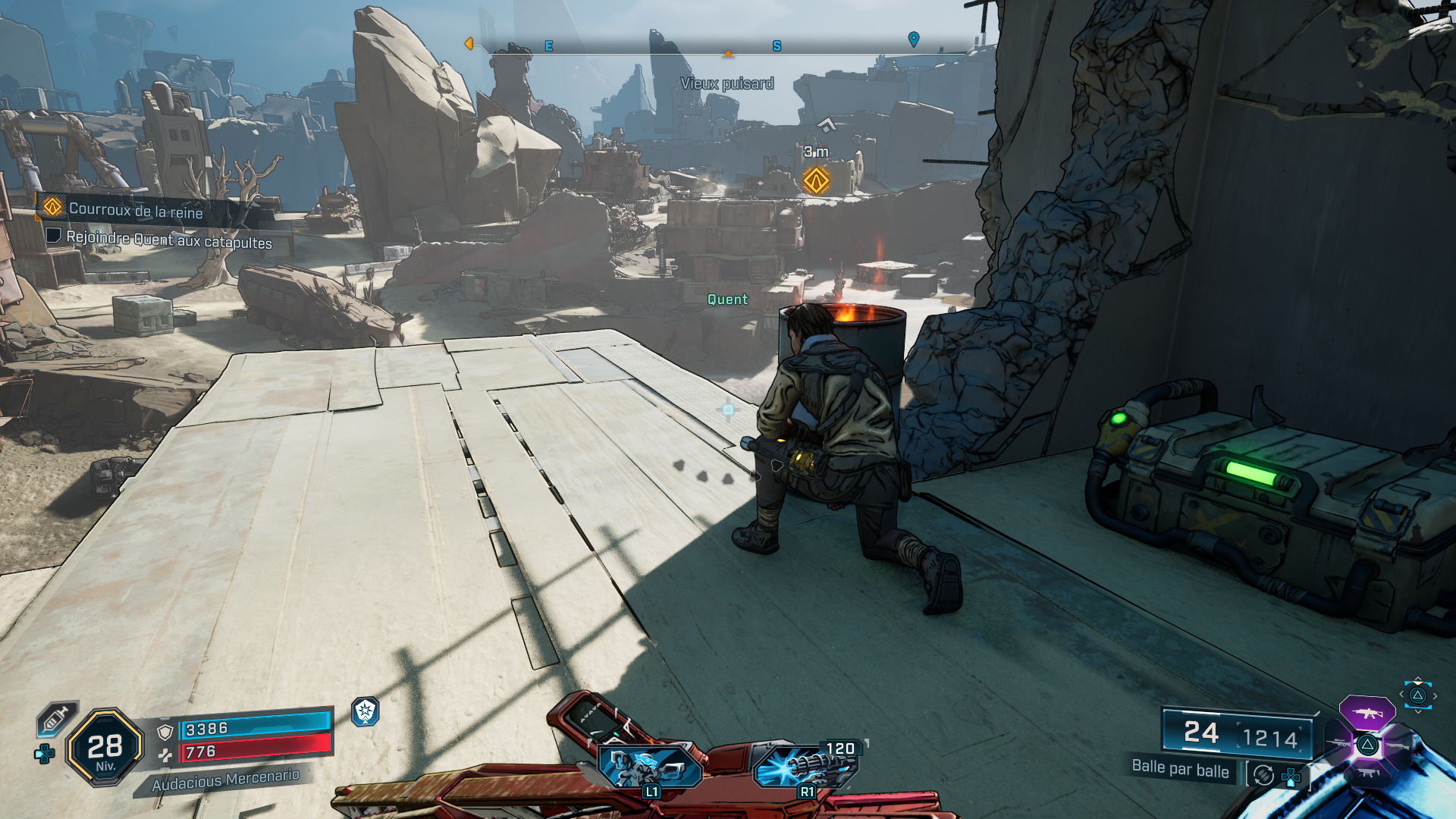Select the orange arrow at compass left end
Viewport: 1456px width, 819px height.
(469, 44)
